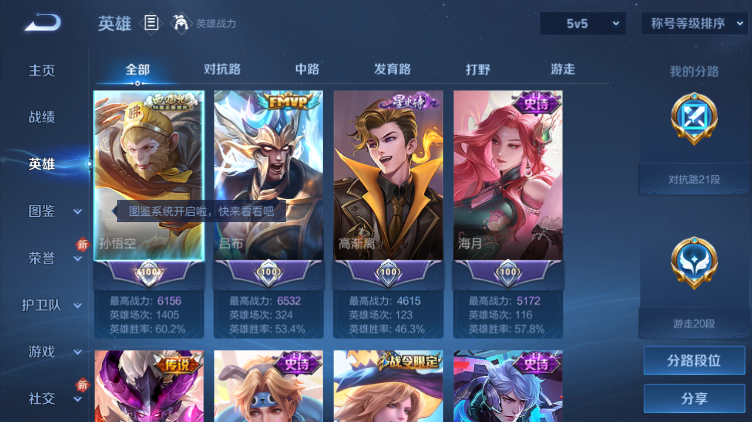The width and height of the screenshot is (752, 422).
Task: Switch to the 发育路 tab
Action: [x=392, y=69]
